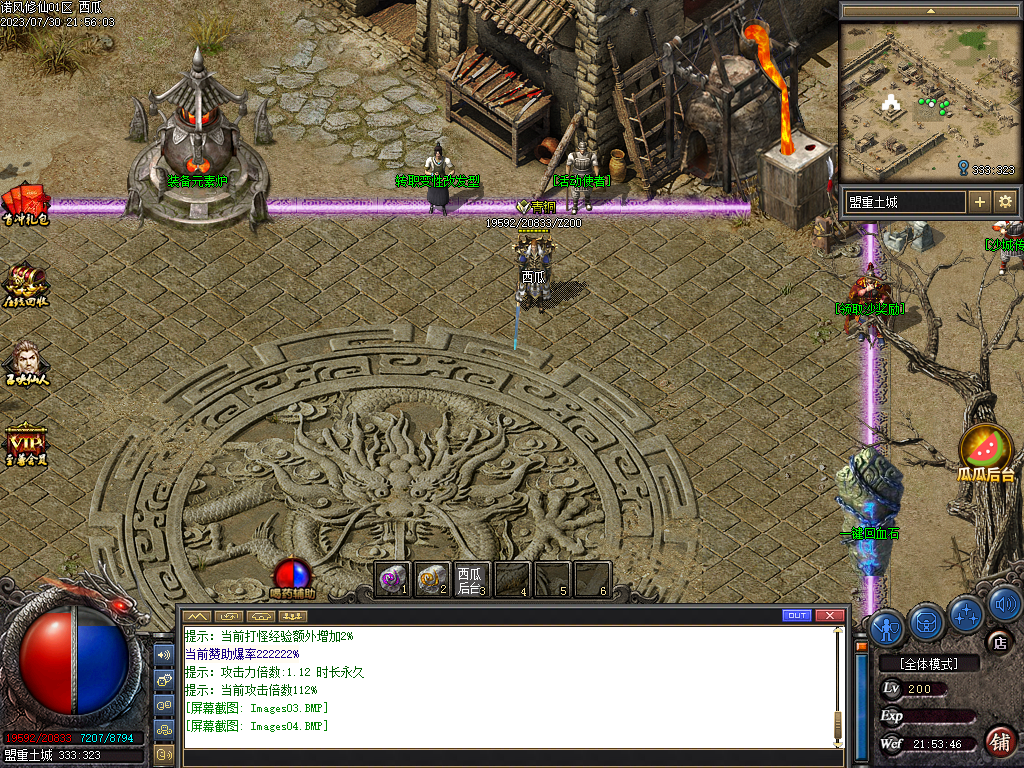Open the minimap gear settings button
This screenshot has height=768, width=1024.
(1005, 202)
